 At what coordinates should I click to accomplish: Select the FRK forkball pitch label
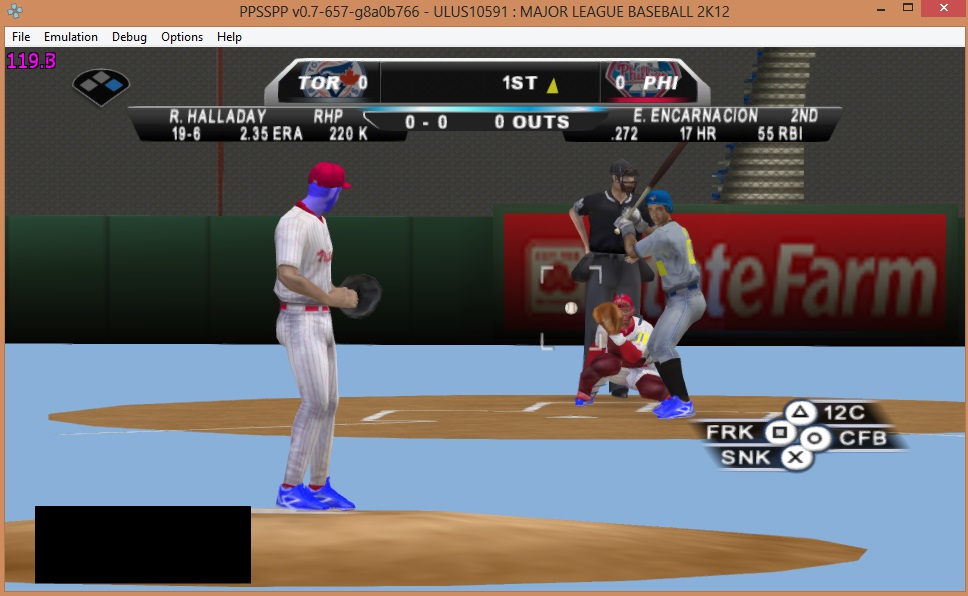pos(729,433)
